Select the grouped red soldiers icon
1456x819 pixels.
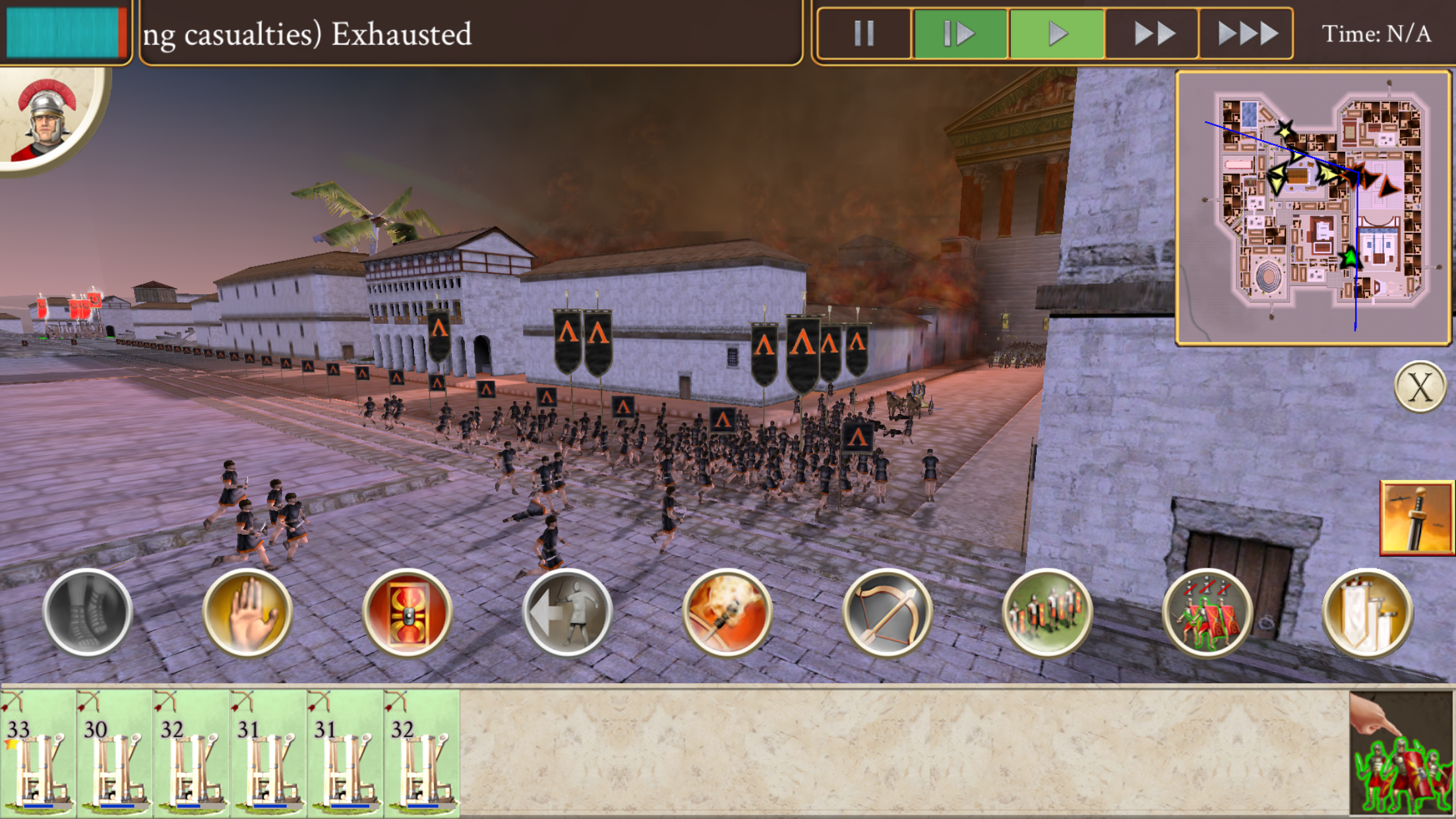pyautogui.click(x=1207, y=612)
